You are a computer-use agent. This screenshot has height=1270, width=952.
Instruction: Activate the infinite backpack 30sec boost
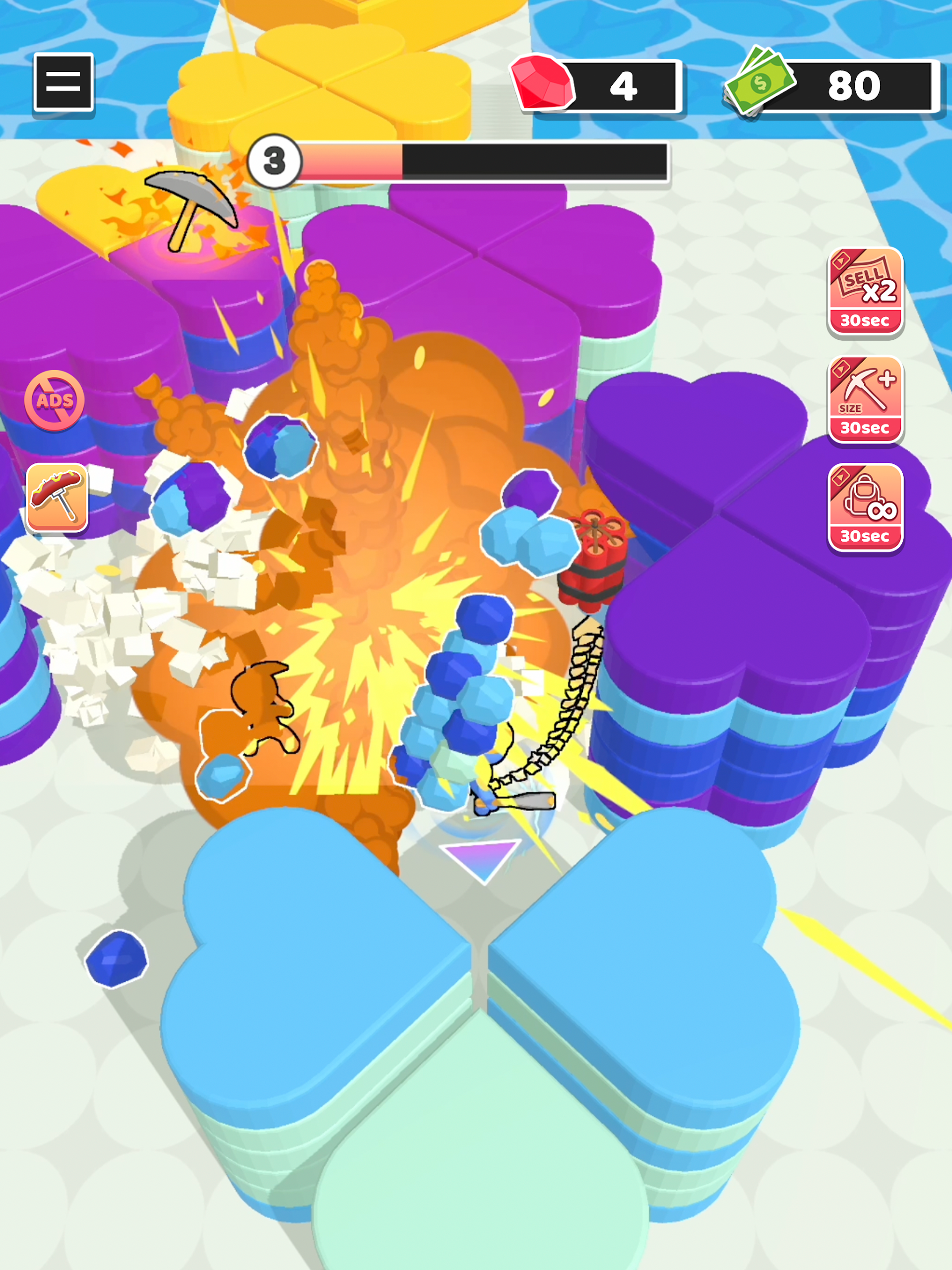pos(865,507)
